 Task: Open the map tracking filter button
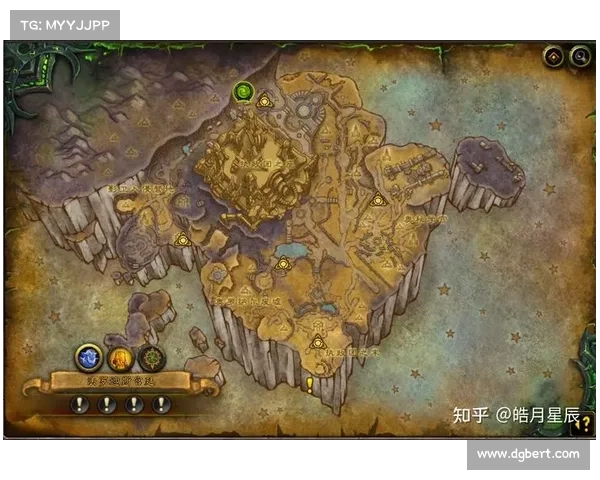tap(554, 57)
